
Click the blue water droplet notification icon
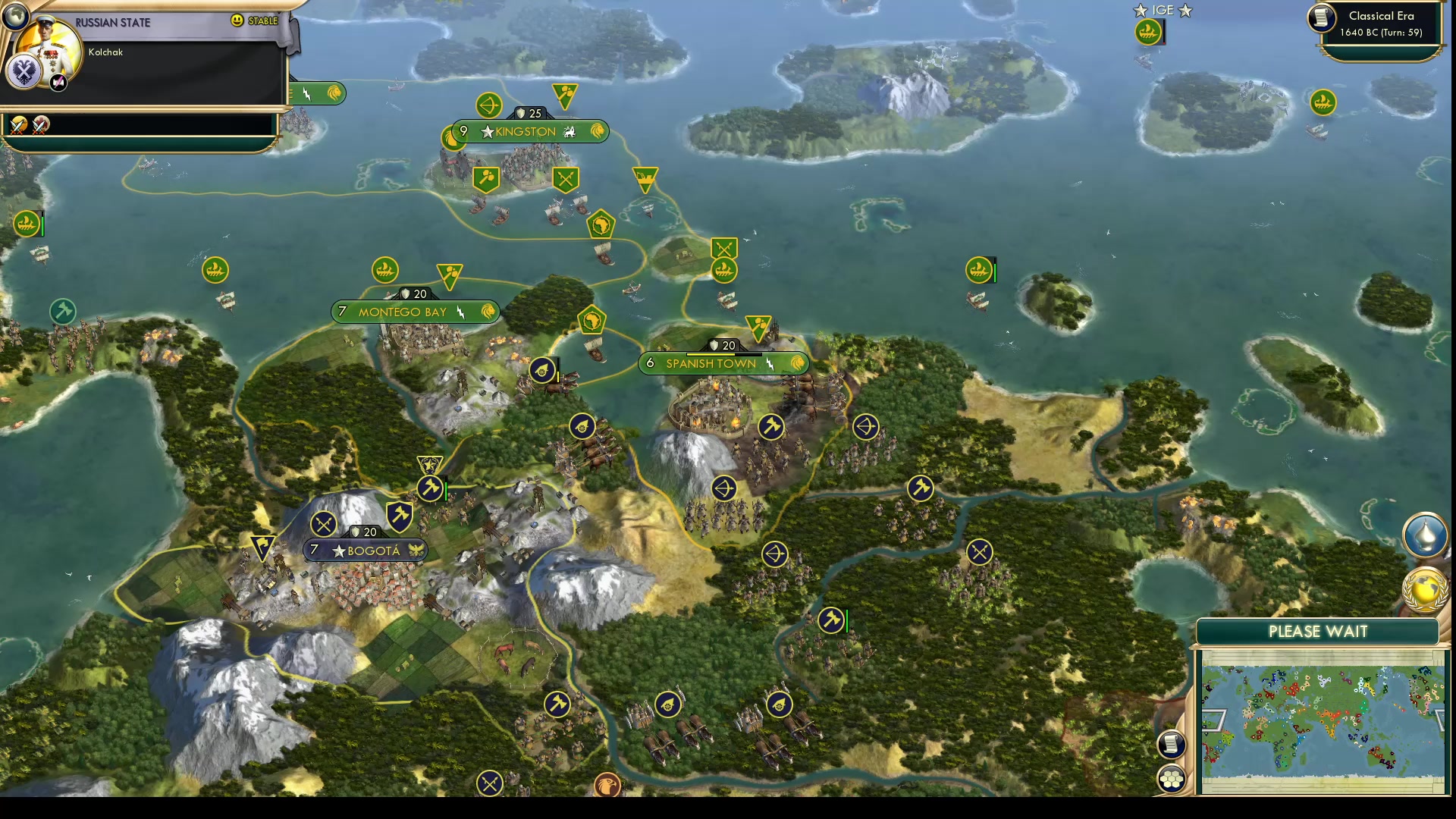(1424, 535)
